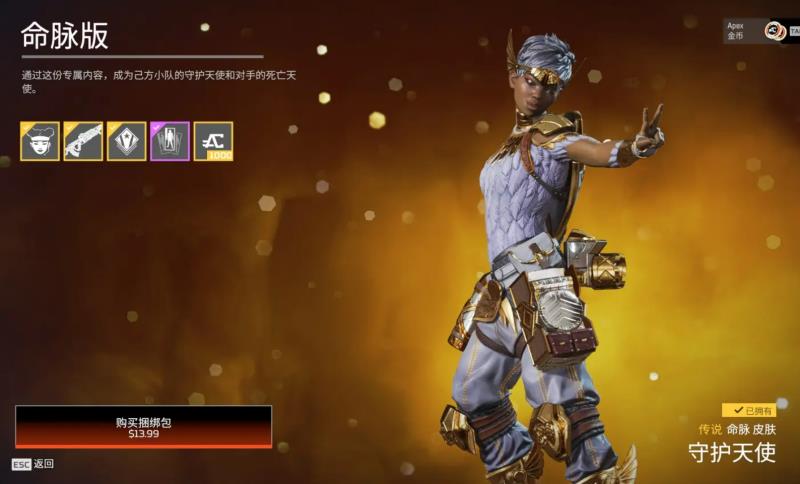Select the Lifeline legend skin item
Viewport: 800px width, 484px height.
(x=40, y=142)
